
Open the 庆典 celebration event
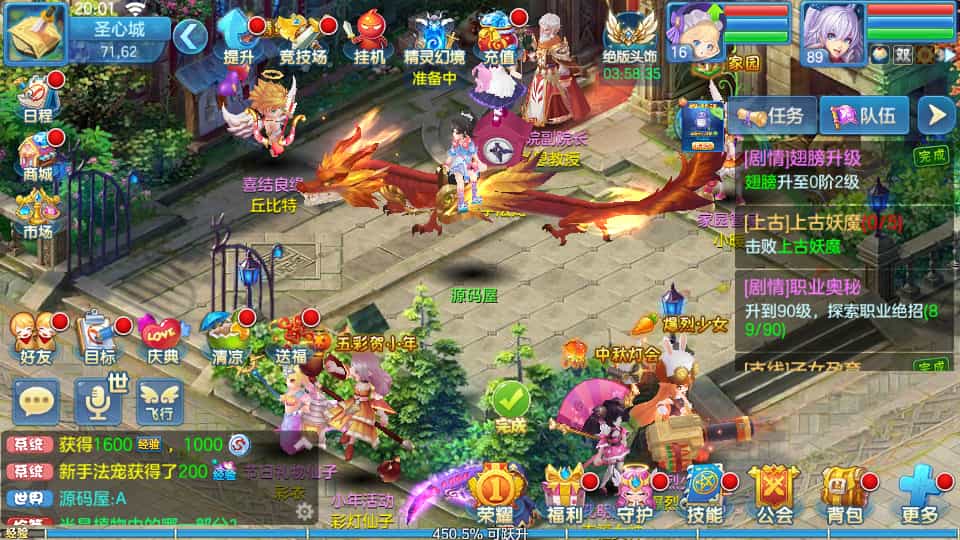coord(161,337)
